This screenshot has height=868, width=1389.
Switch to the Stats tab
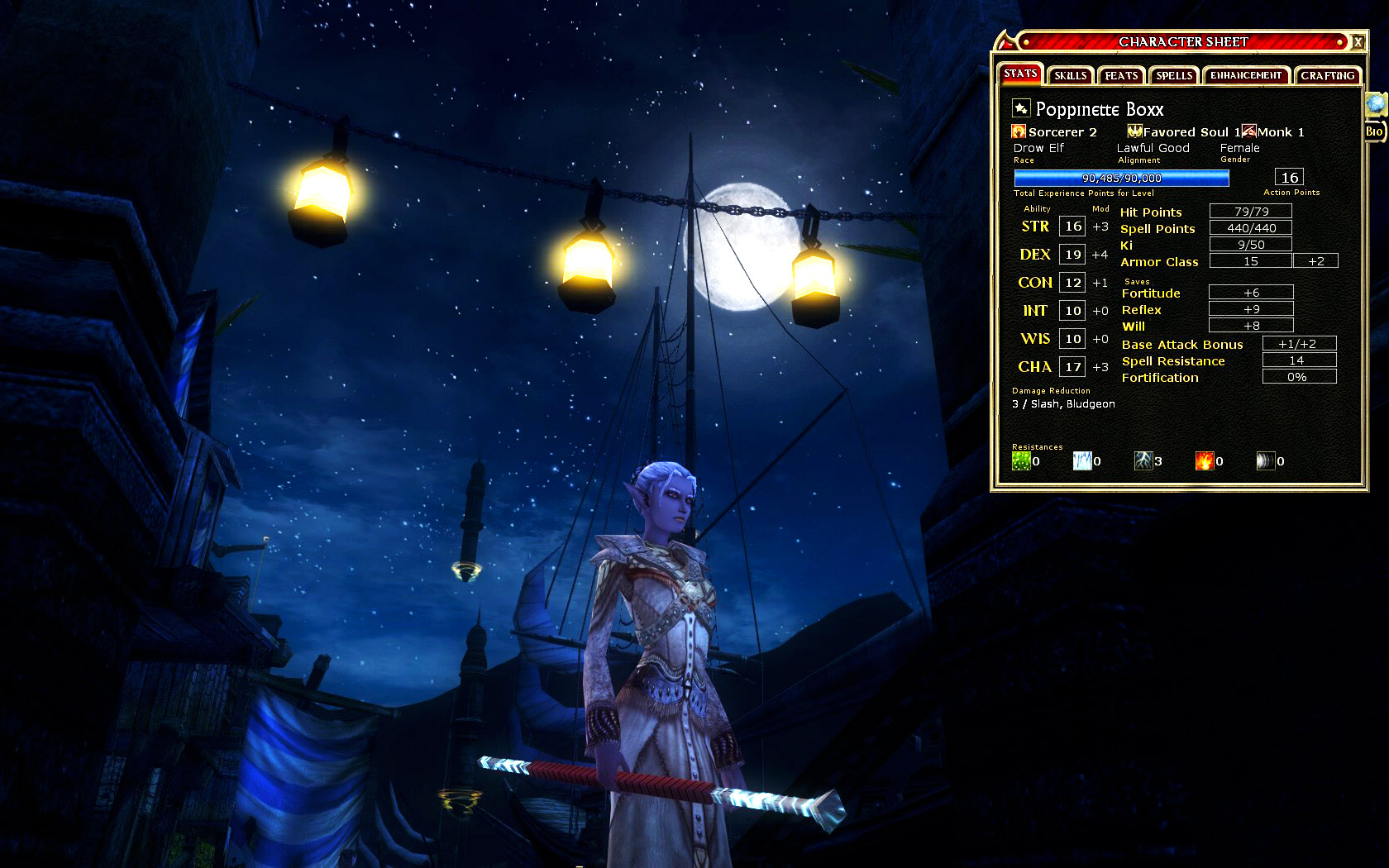[x=1020, y=74]
